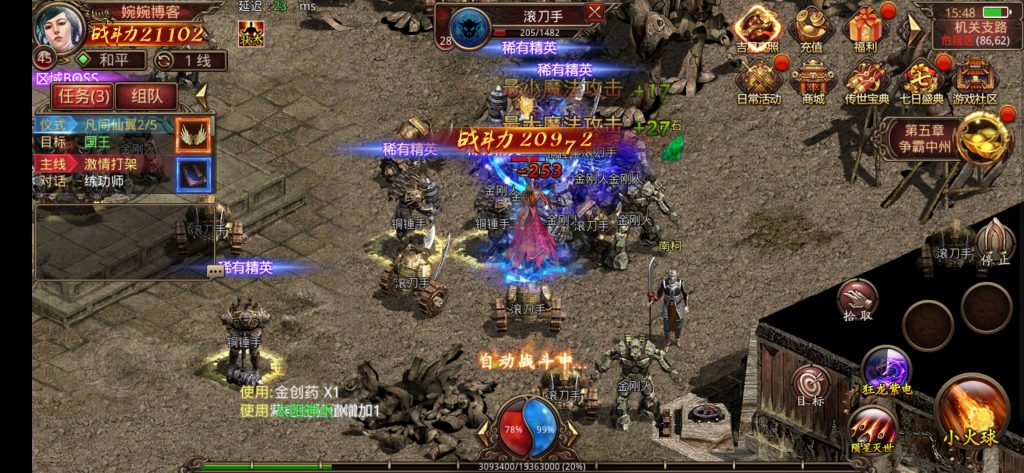
Task: Cast the 小火球 fireball skill
Action: click(972, 410)
